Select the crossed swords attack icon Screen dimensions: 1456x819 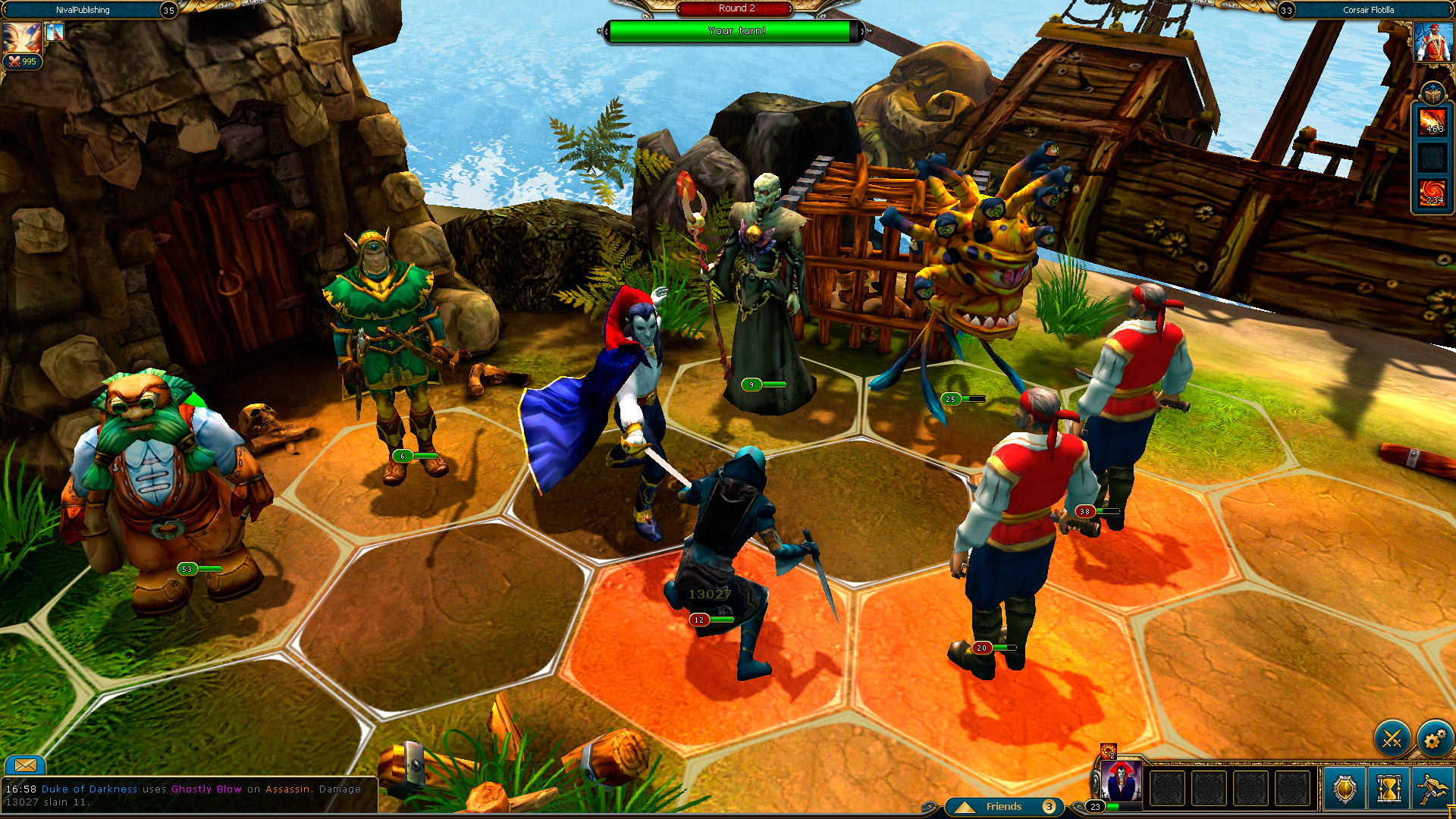click(1392, 738)
